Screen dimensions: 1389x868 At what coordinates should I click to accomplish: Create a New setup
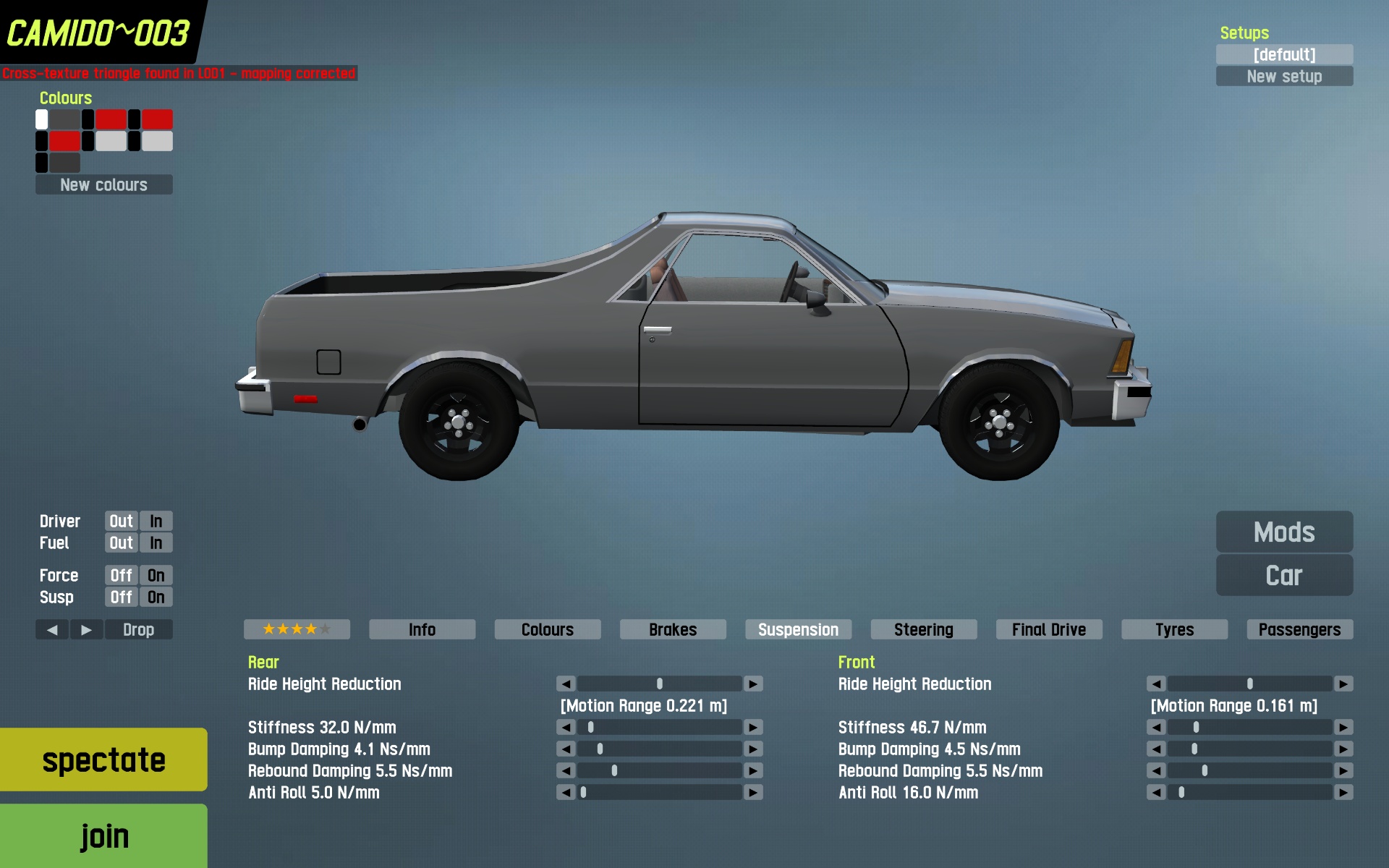[1284, 76]
